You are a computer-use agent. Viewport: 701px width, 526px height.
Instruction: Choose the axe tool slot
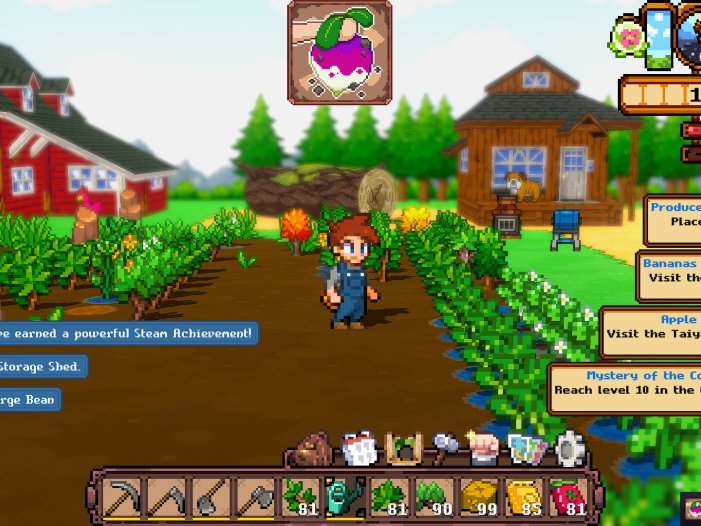pyautogui.click(x=255, y=497)
